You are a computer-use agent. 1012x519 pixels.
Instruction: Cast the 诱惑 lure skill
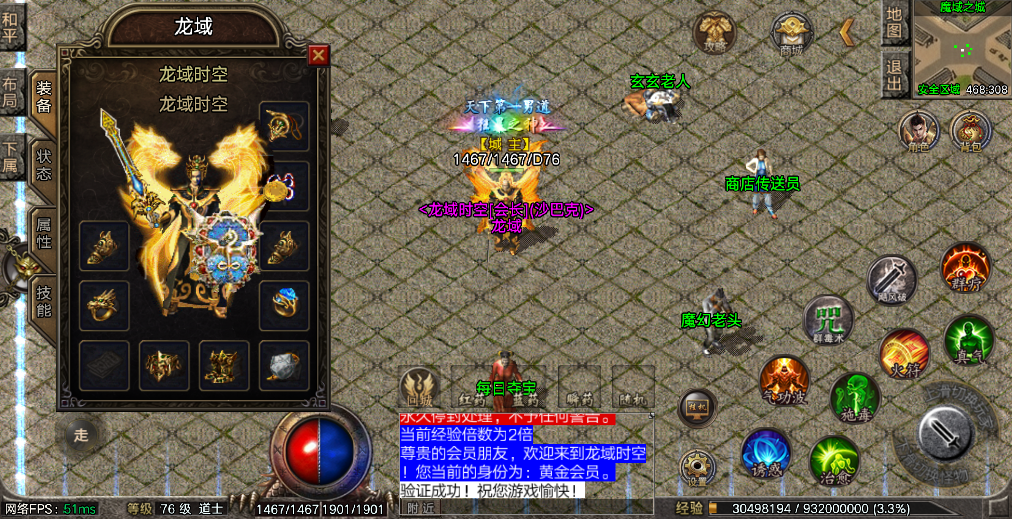click(x=766, y=454)
